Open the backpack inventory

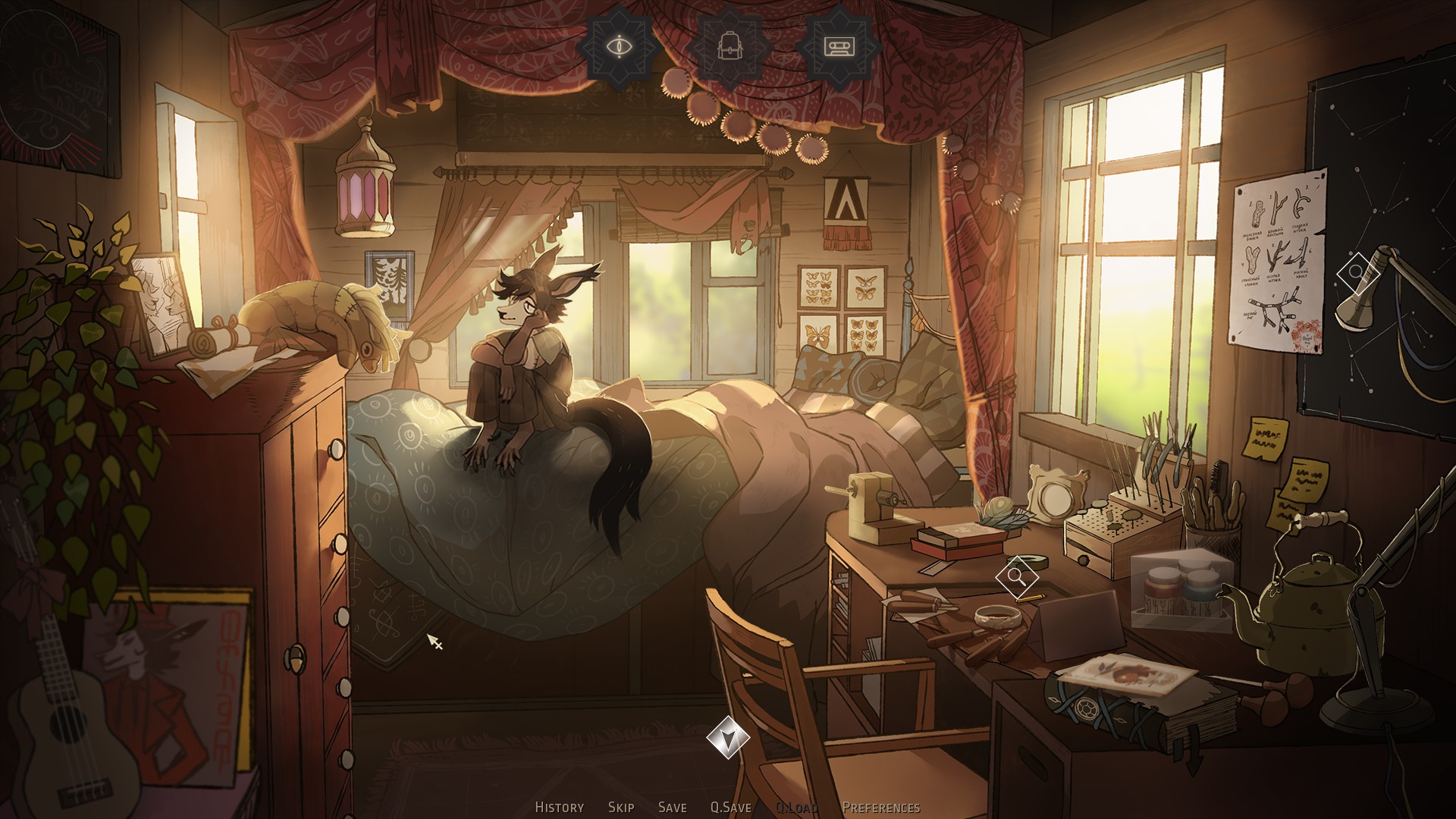click(x=730, y=47)
